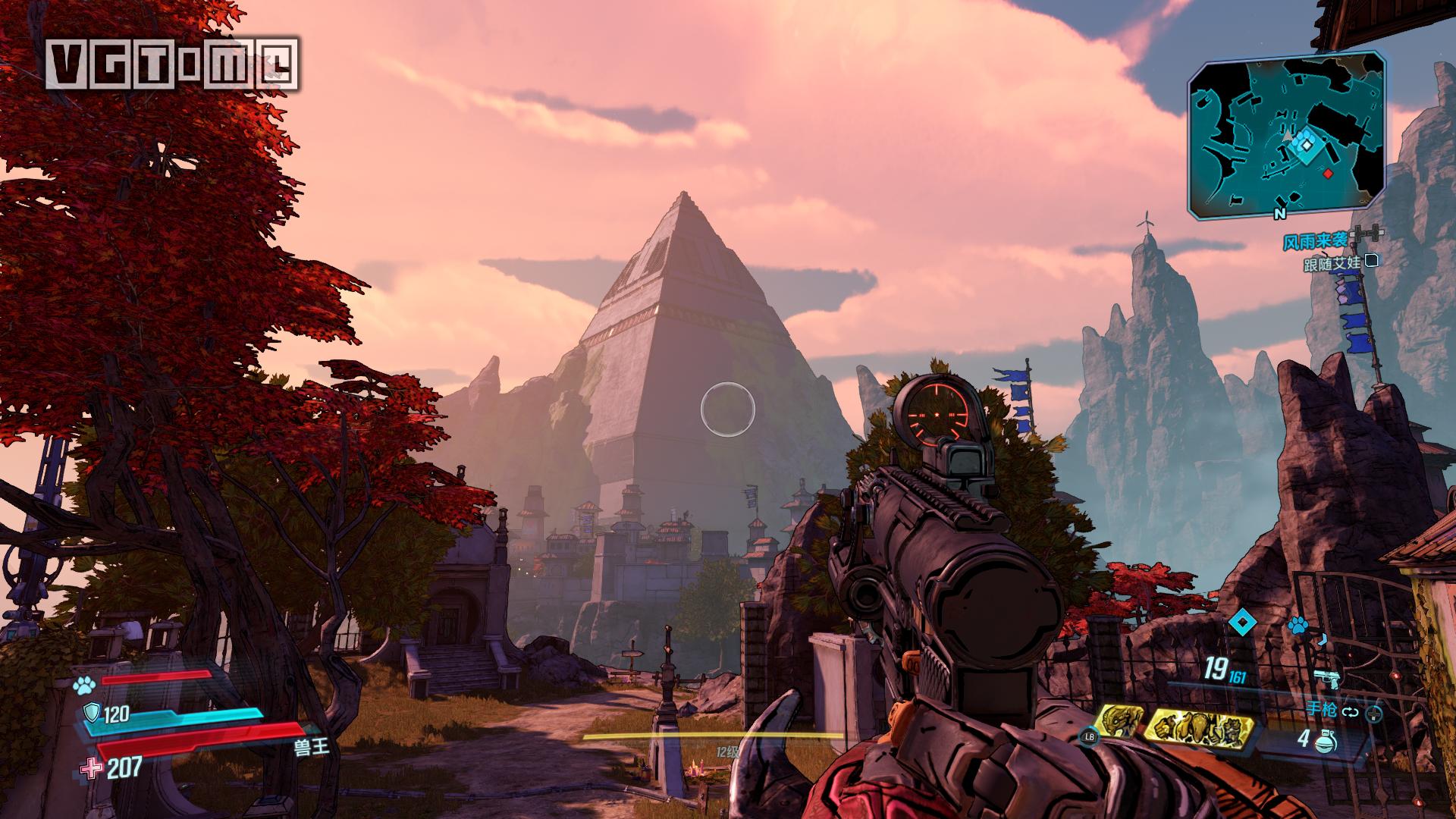Image resolution: width=1456 pixels, height=819 pixels.
Task: Activate the yellow beast head action skill
Action: pos(1117,723)
